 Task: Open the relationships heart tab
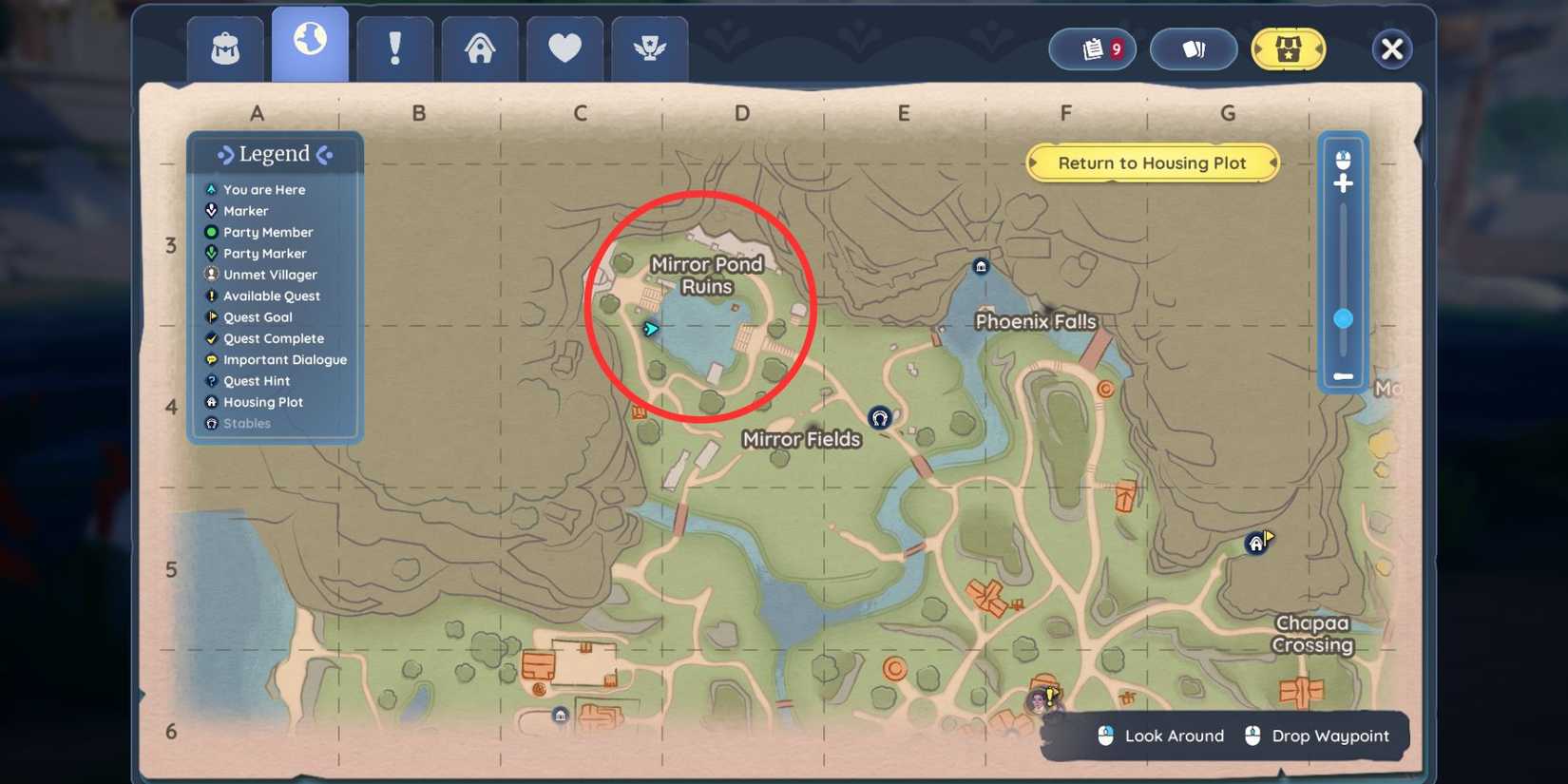point(564,46)
